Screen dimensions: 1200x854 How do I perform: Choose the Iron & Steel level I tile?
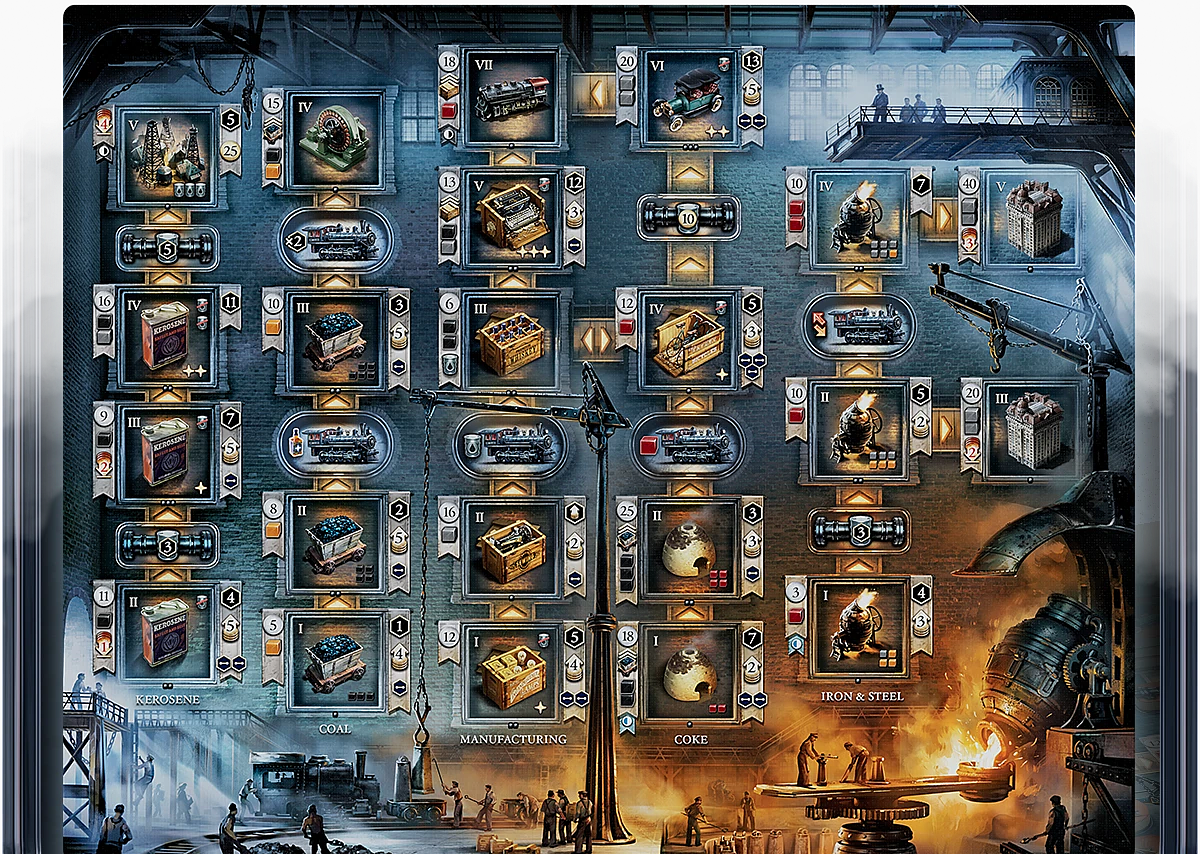pyautogui.click(x=859, y=628)
